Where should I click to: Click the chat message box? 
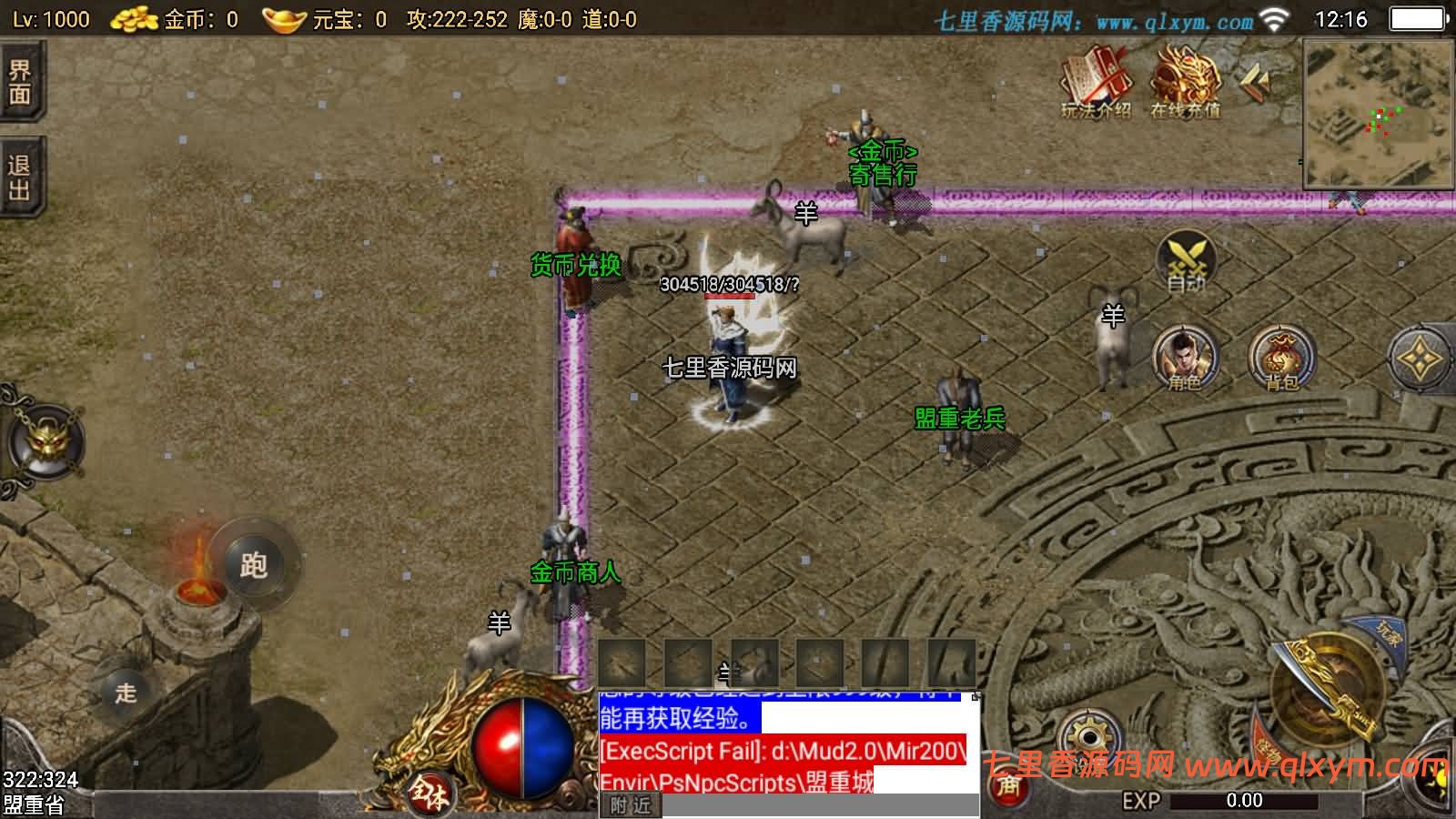click(788, 742)
